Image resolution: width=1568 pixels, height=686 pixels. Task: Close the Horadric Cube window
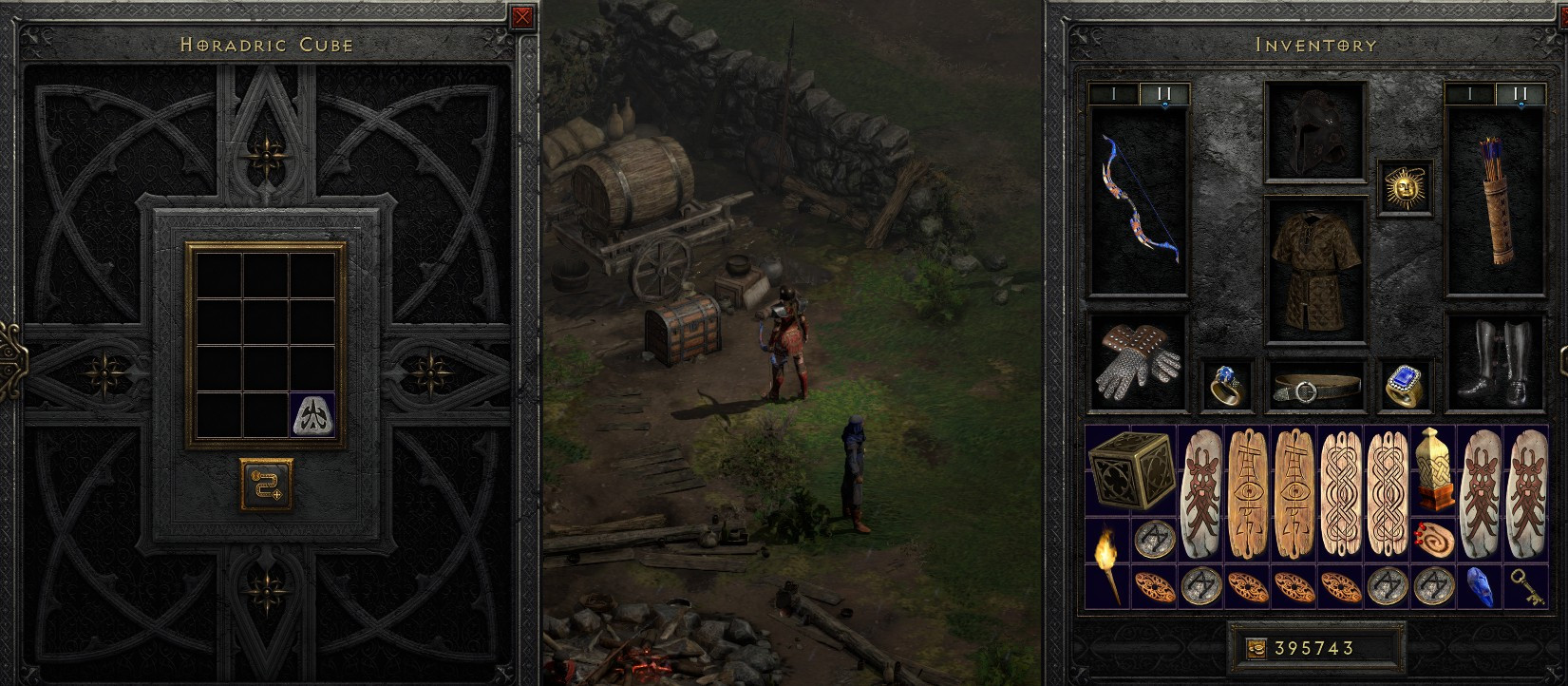coord(520,17)
